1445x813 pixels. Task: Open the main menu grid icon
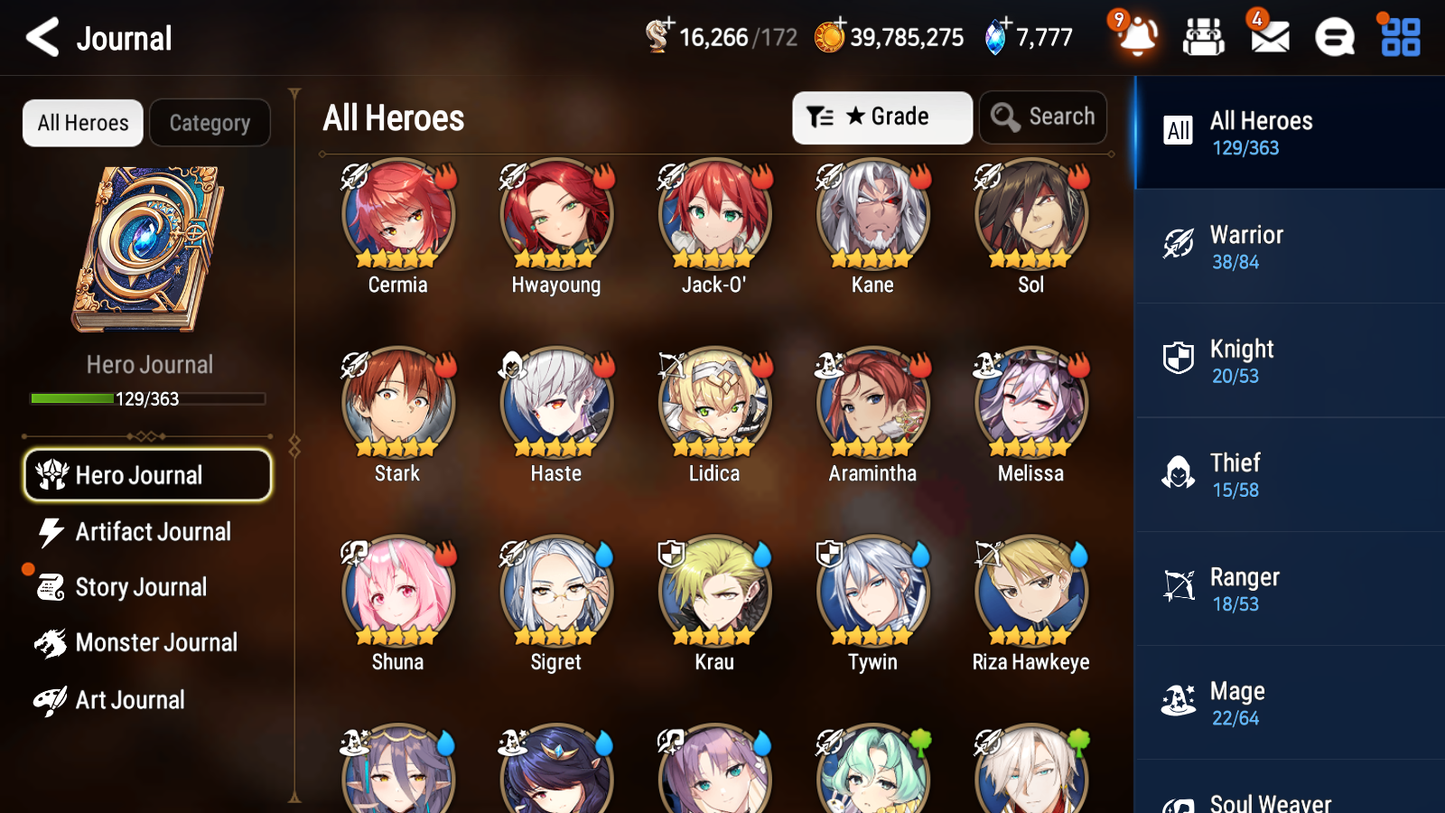click(x=1399, y=36)
